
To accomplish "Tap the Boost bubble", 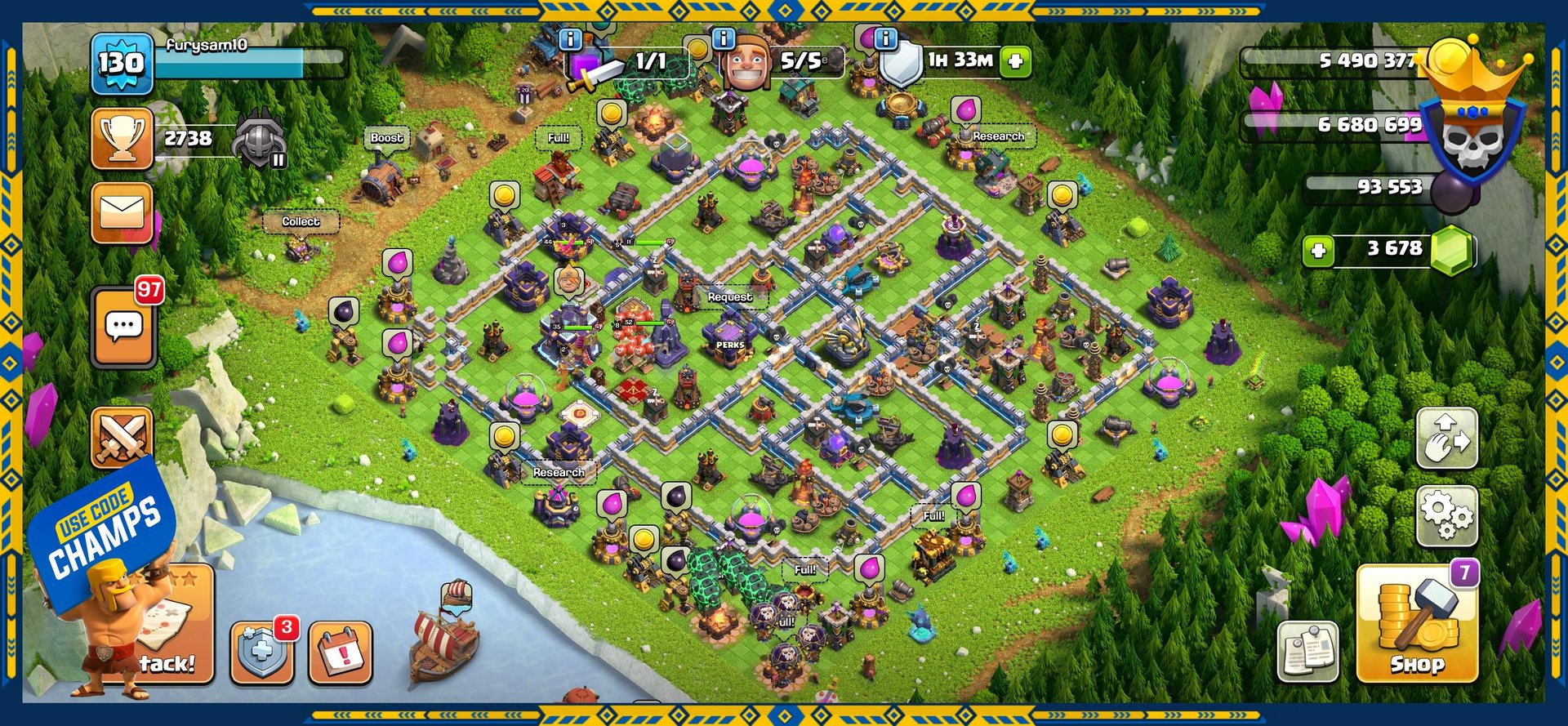I will coord(386,138).
